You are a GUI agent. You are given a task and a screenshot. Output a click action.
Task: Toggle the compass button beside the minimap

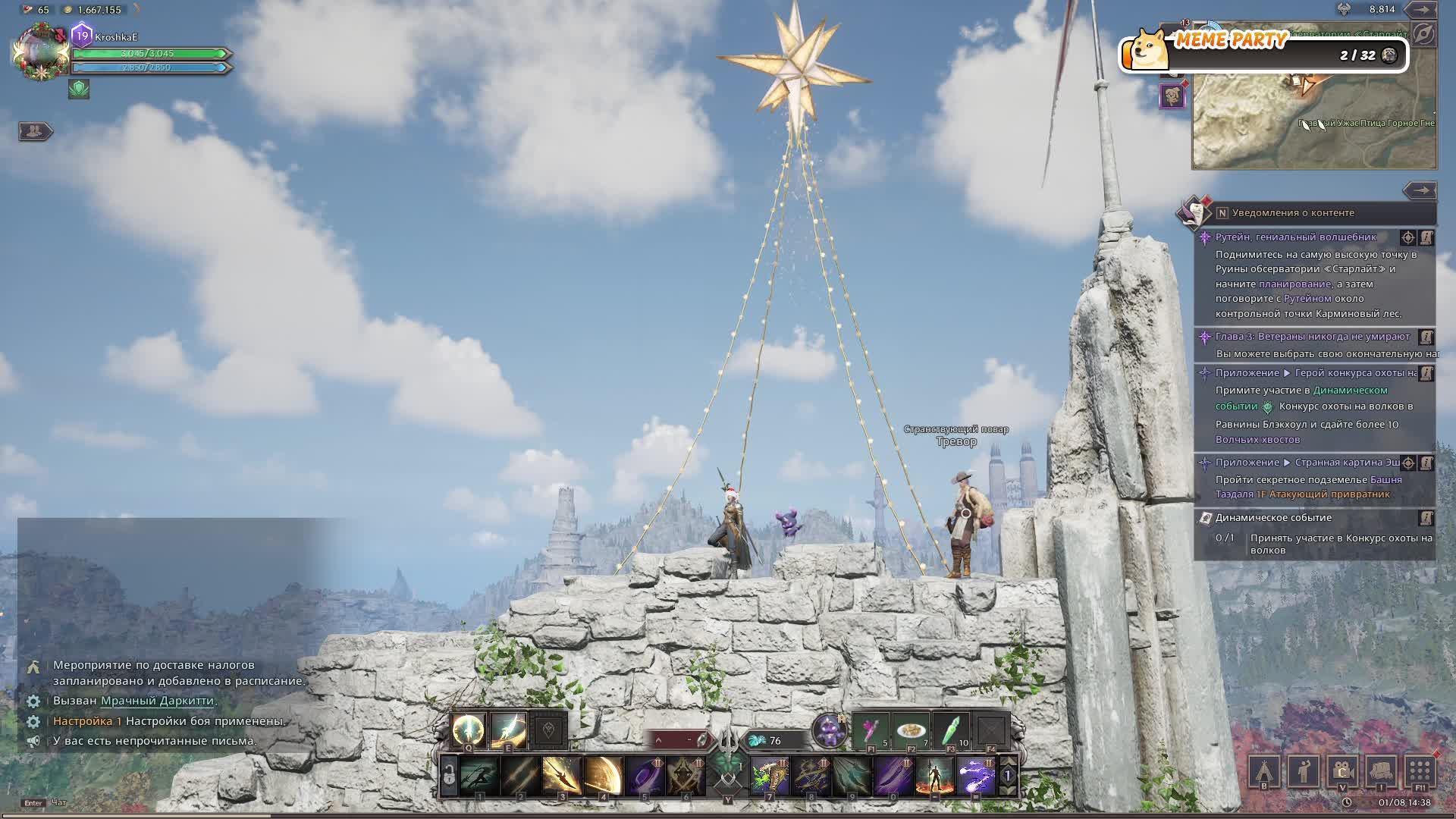point(1423,34)
